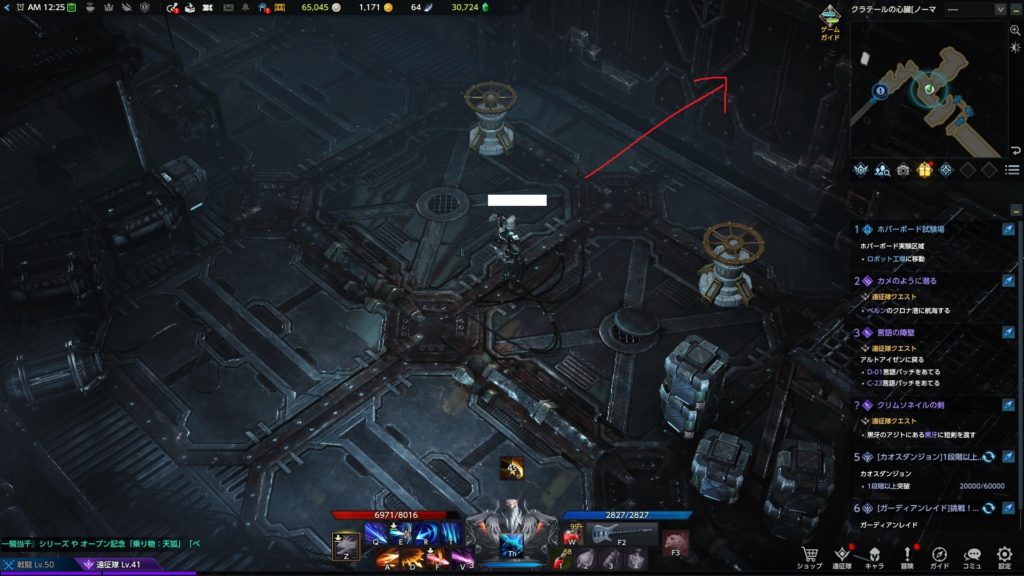Click the minimap magnifier zoom button

click(1014, 31)
